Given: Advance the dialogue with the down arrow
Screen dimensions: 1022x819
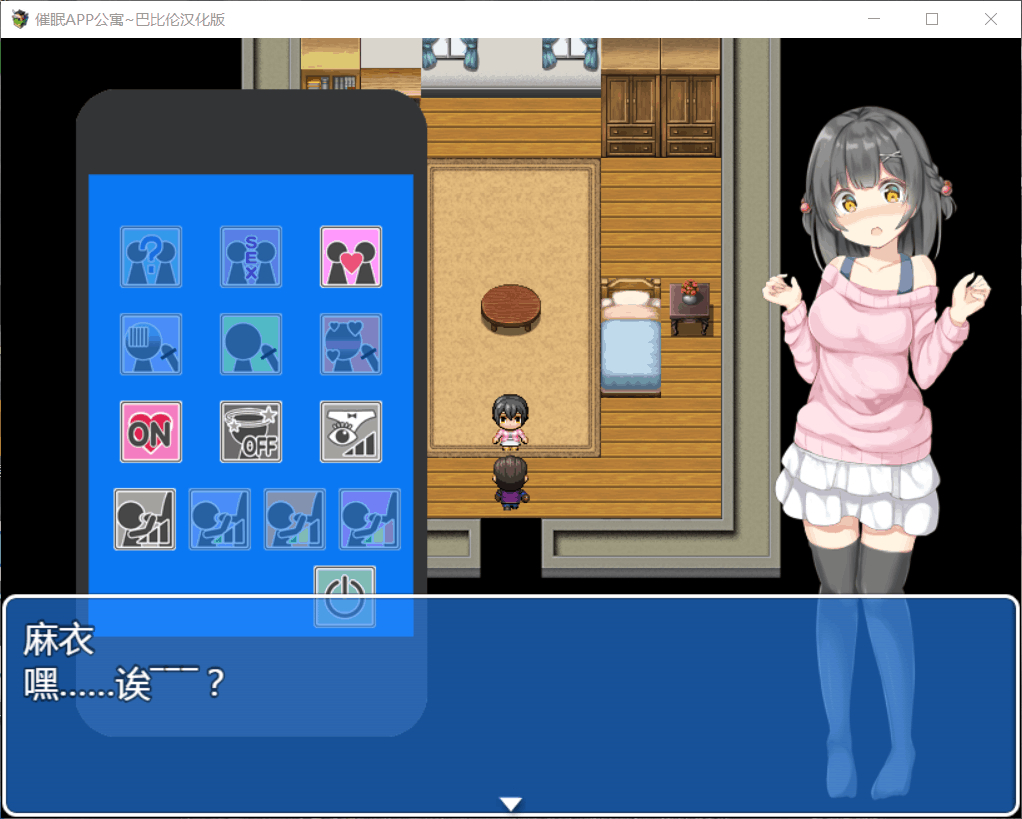Looking at the screenshot, I should coord(512,804).
